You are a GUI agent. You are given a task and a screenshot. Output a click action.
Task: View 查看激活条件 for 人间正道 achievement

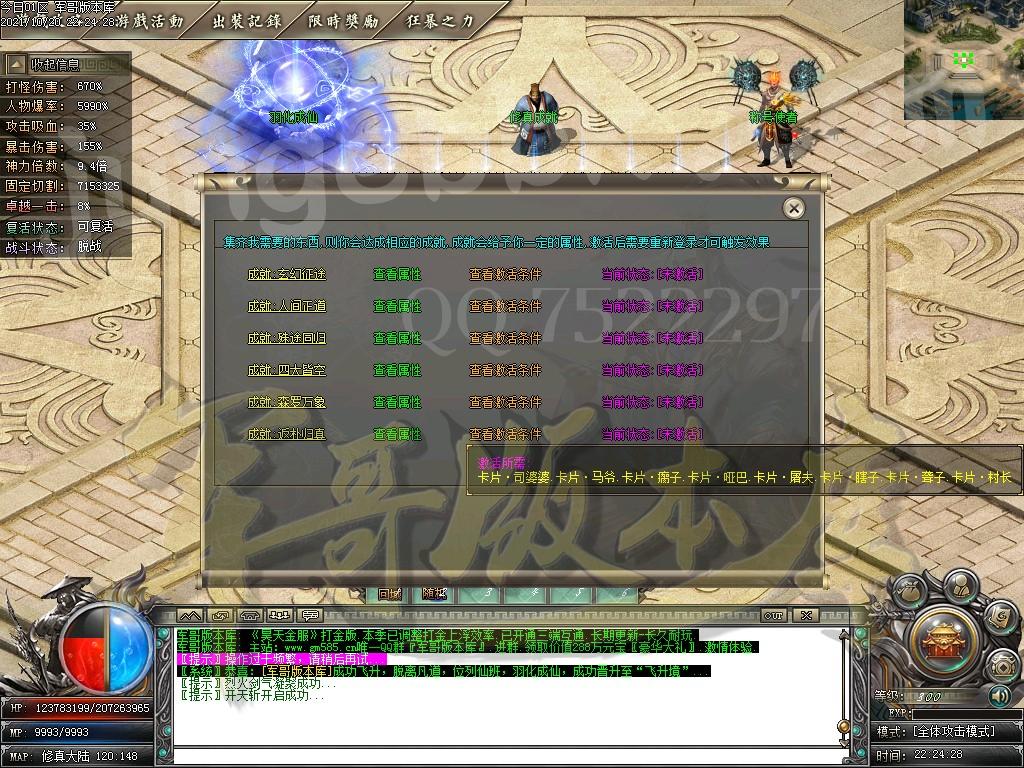(x=505, y=306)
